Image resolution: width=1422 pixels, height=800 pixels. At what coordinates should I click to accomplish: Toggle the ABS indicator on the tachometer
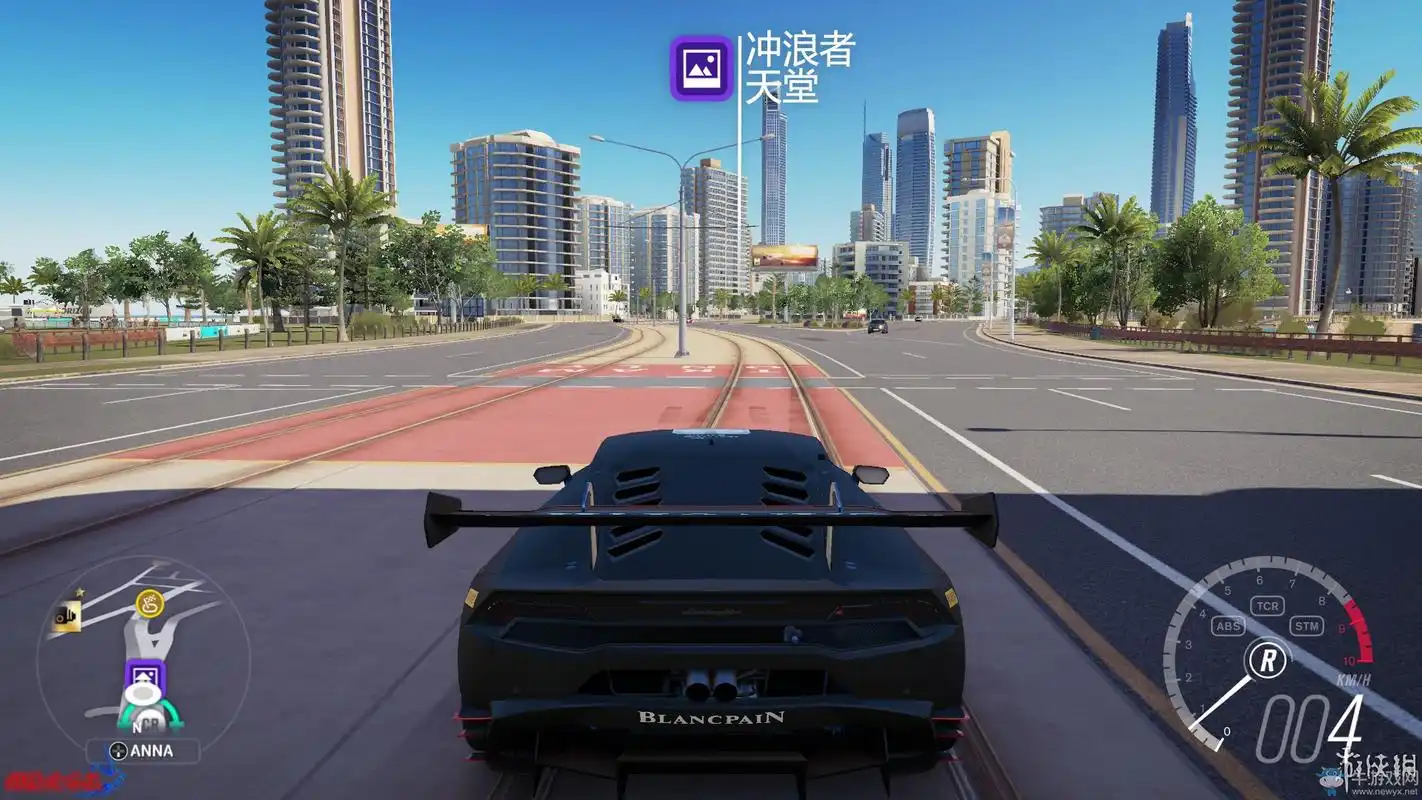point(1228,626)
